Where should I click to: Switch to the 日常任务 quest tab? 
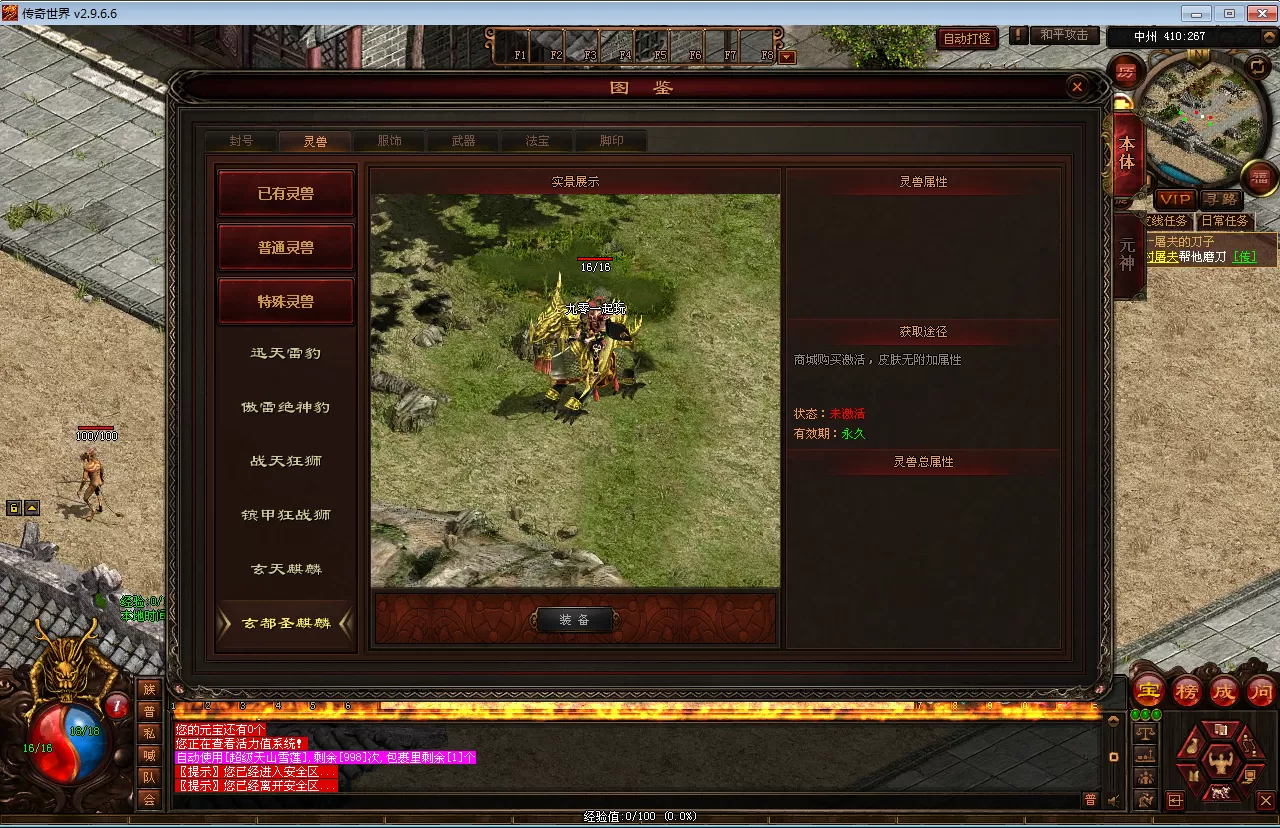click(x=1225, y=221)
